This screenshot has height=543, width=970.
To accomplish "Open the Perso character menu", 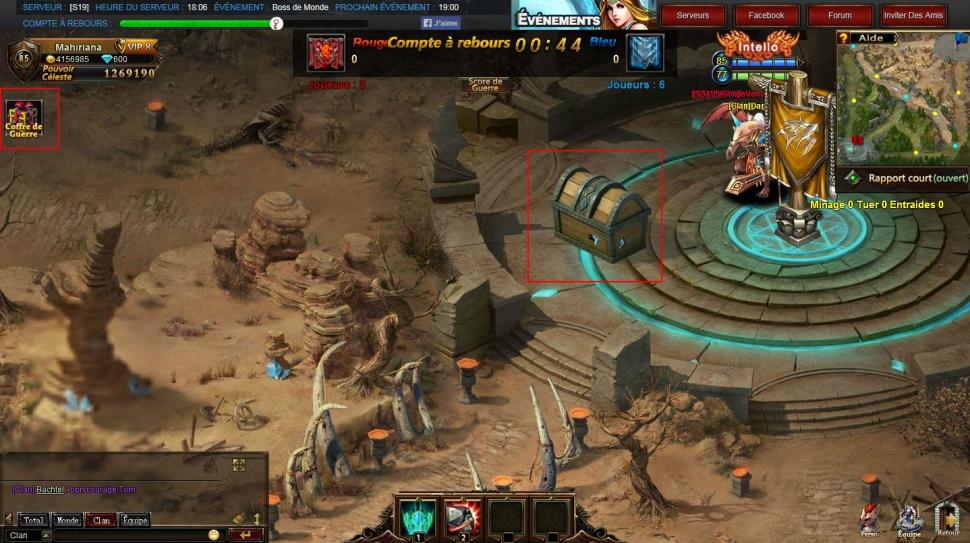I will click(870, 518).
